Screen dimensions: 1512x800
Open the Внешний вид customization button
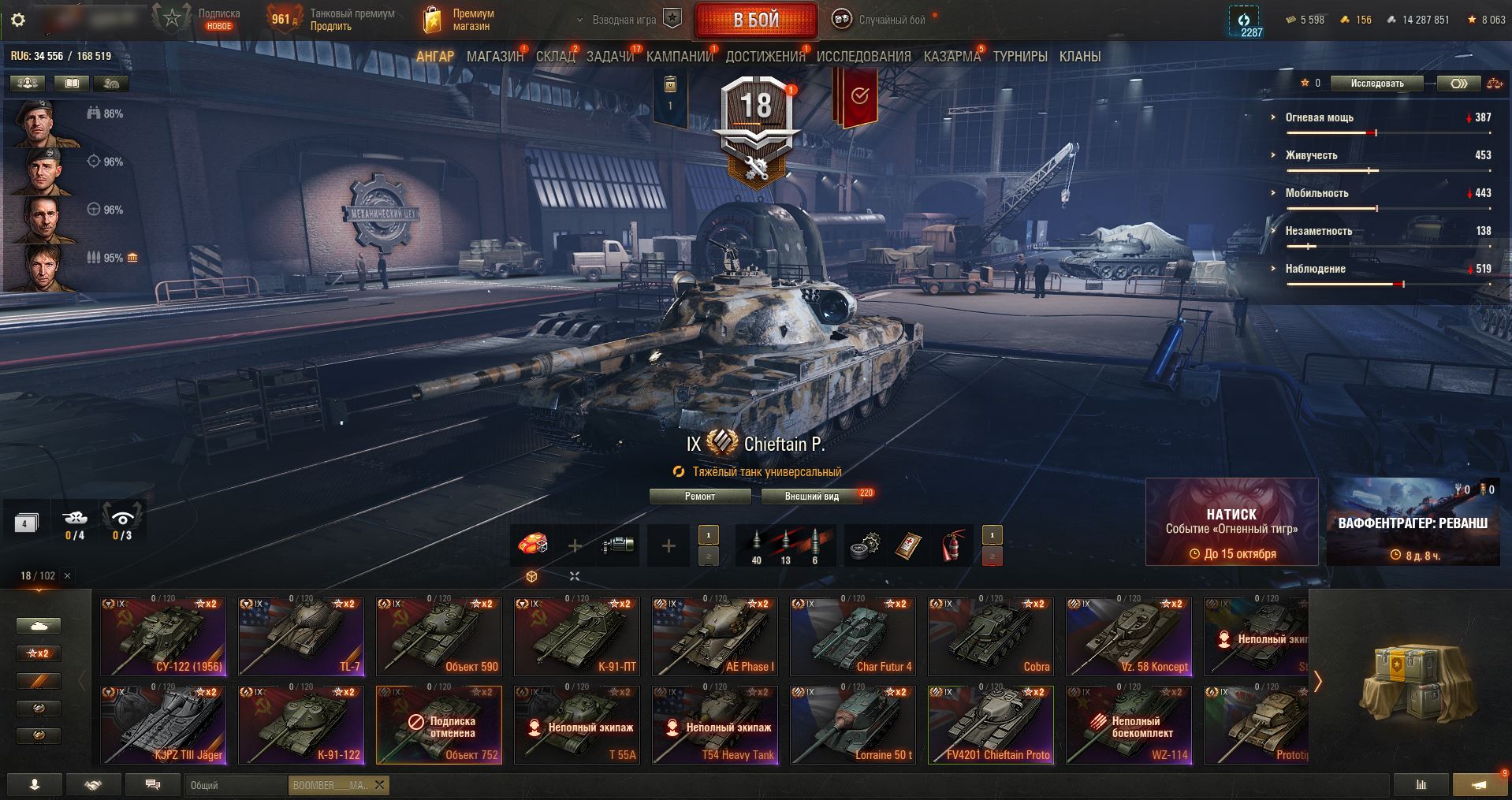[x=811, y=497]
